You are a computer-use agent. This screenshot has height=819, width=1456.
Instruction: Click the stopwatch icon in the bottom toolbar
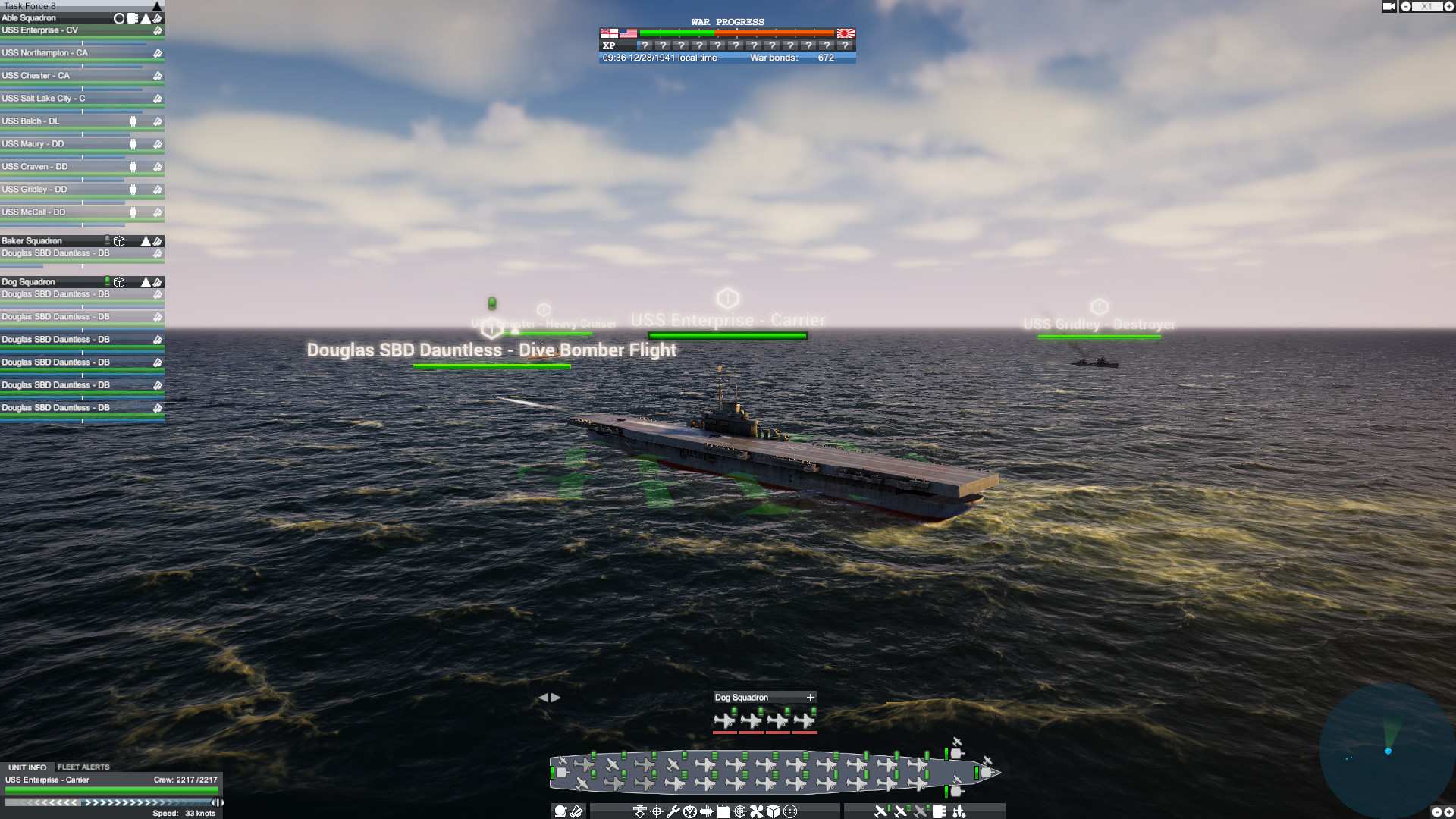[x=689, y=811]
